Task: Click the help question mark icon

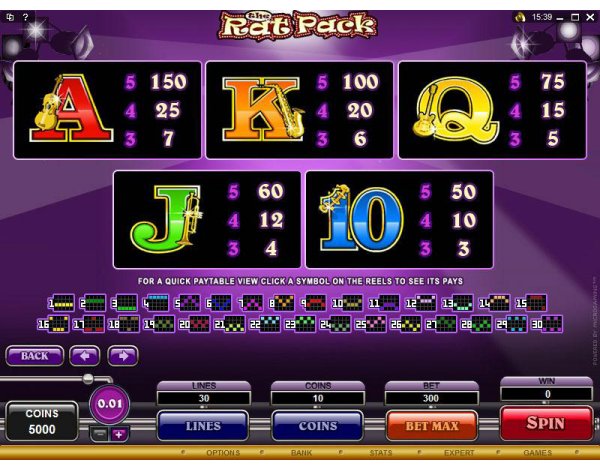Action: click(25, 18)
